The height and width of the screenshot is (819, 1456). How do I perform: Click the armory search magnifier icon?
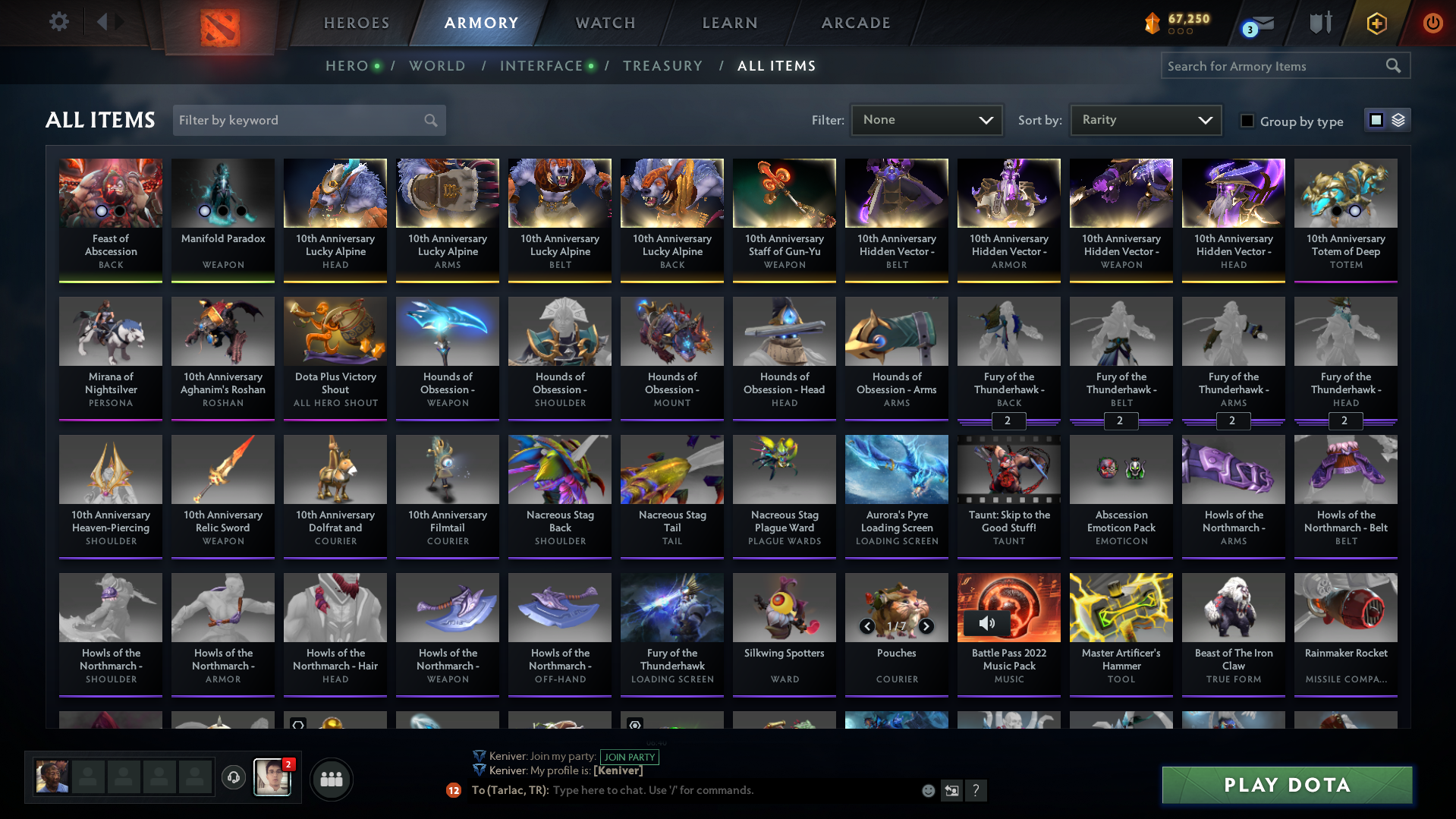point(1394,66)
